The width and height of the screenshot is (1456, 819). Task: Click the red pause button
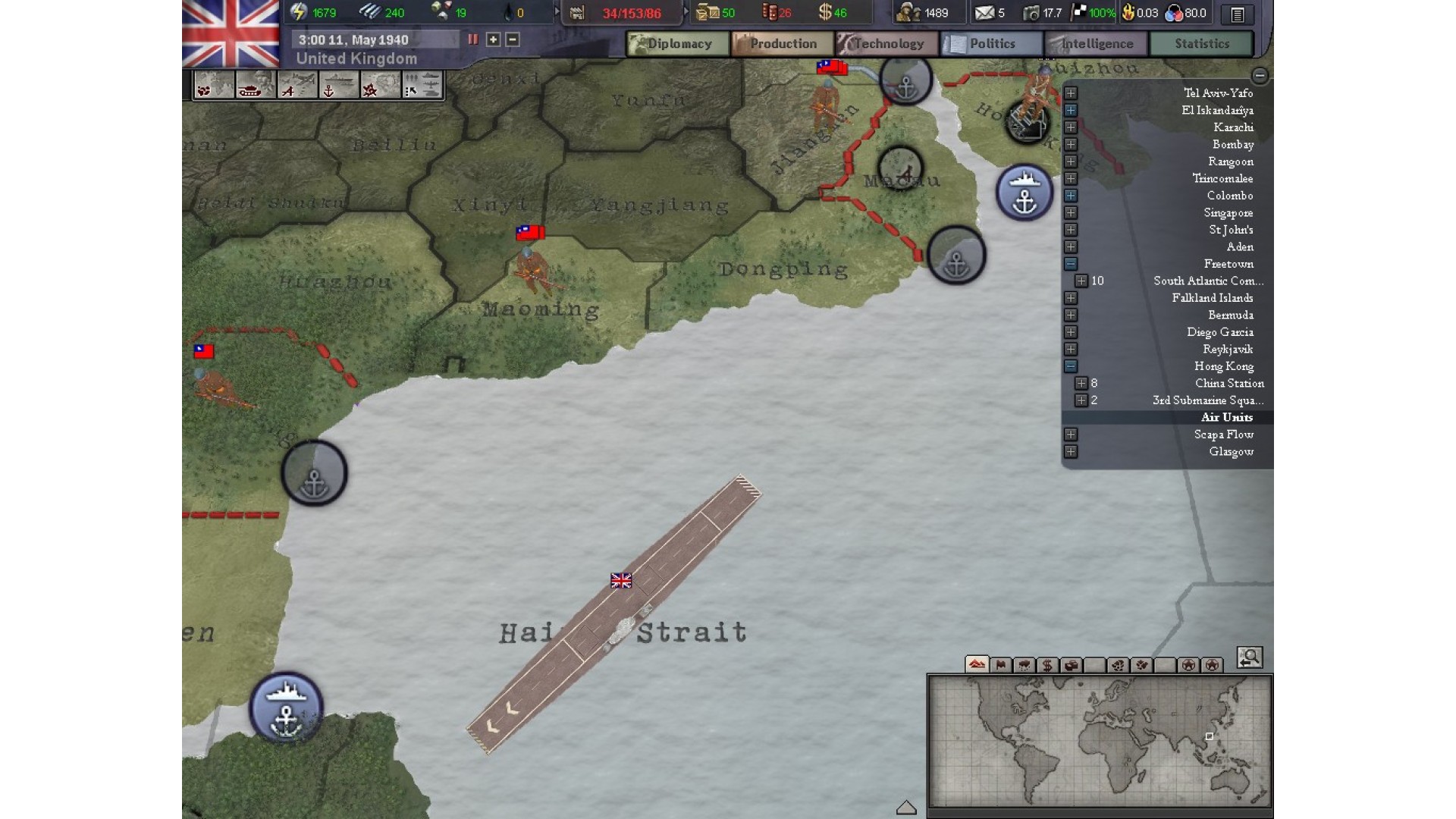coord(473,39)
